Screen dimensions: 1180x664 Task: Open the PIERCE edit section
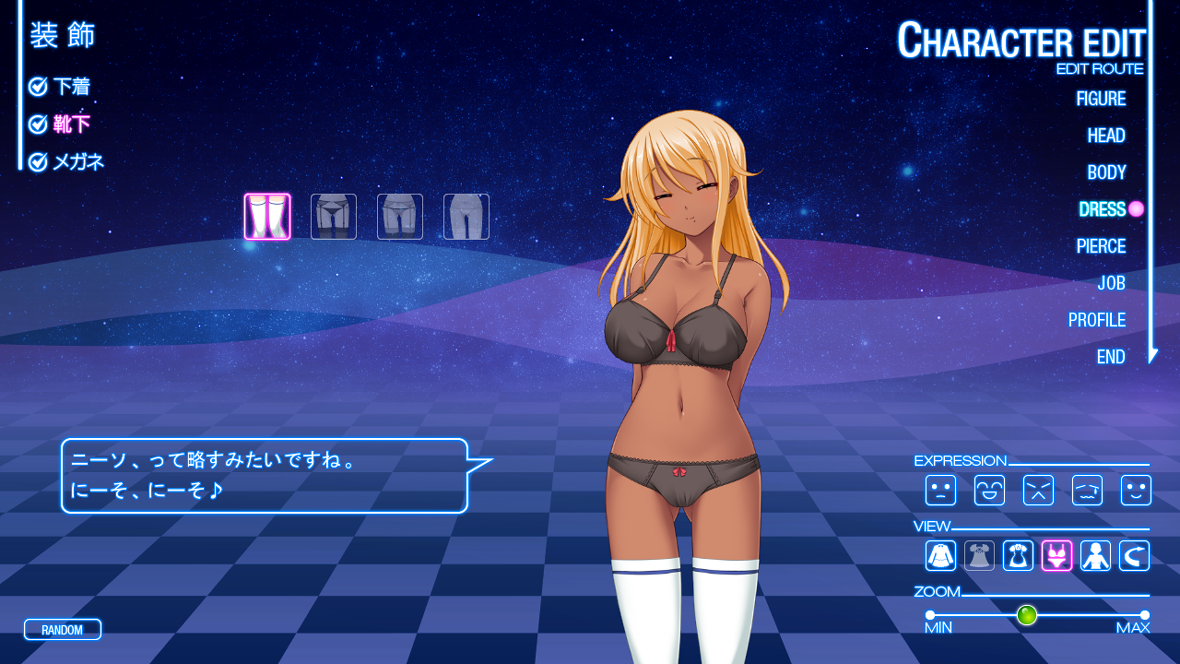pos(1101,247)
